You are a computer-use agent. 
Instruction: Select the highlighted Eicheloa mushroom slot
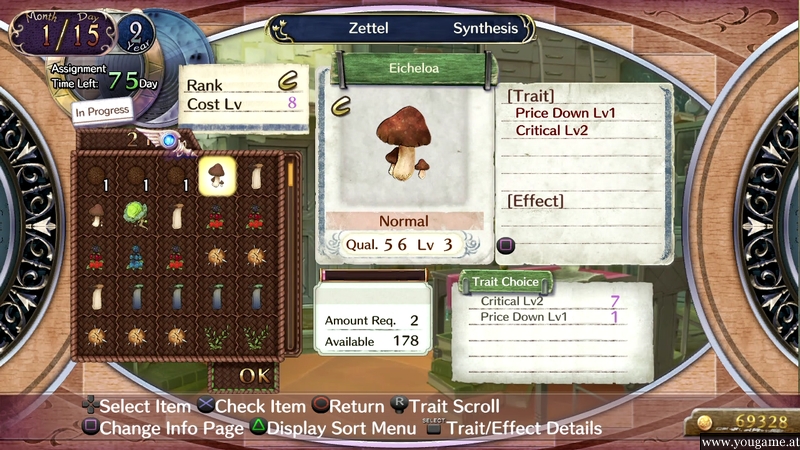(x=217, y=177)
